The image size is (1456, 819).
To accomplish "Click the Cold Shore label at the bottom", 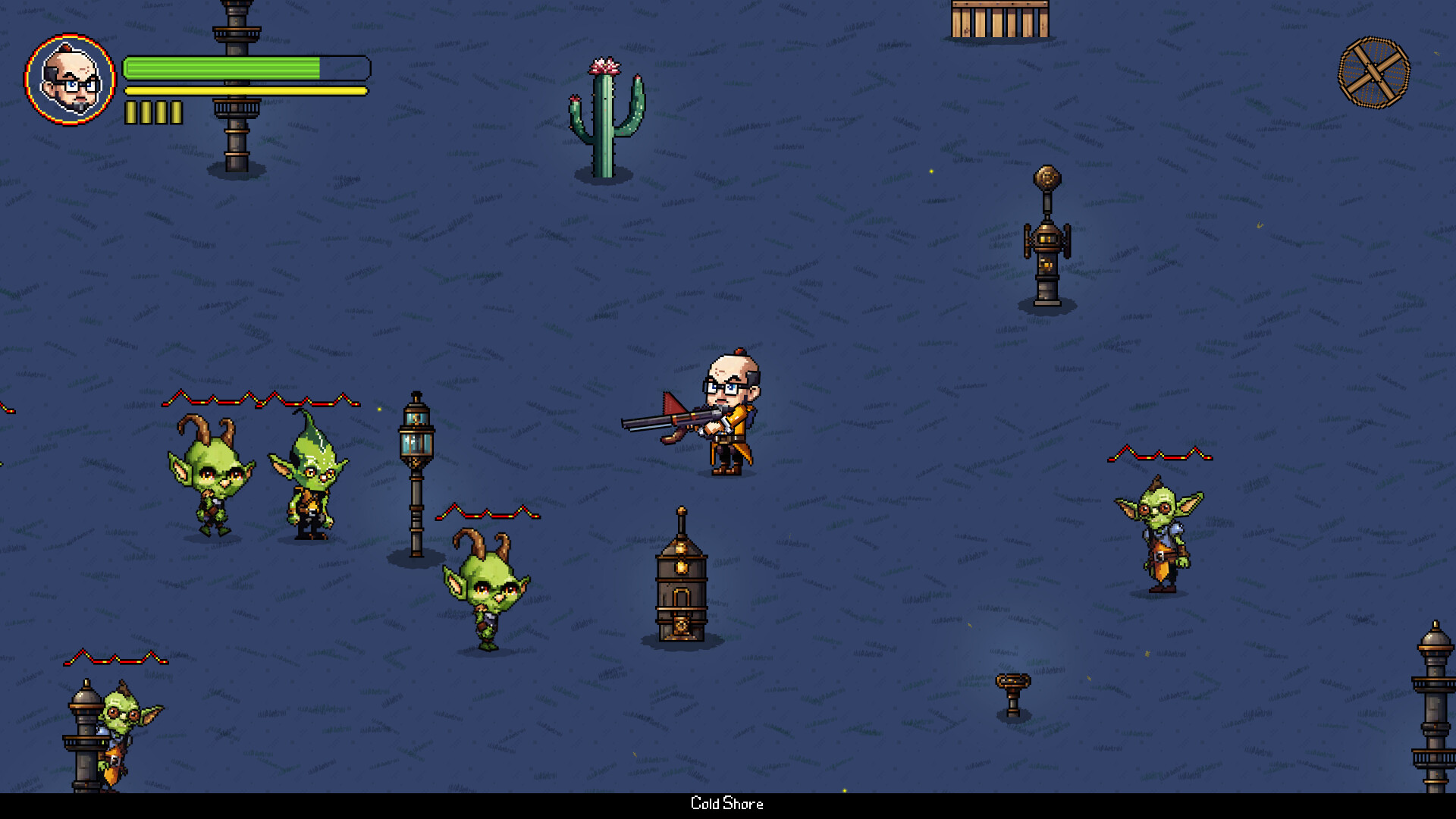I will (x=727, y=804).
